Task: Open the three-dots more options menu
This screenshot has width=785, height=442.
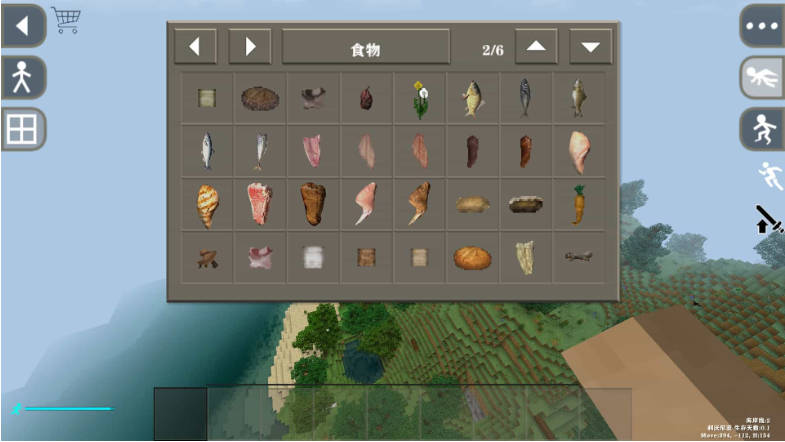Action: (x=762, y=25)
